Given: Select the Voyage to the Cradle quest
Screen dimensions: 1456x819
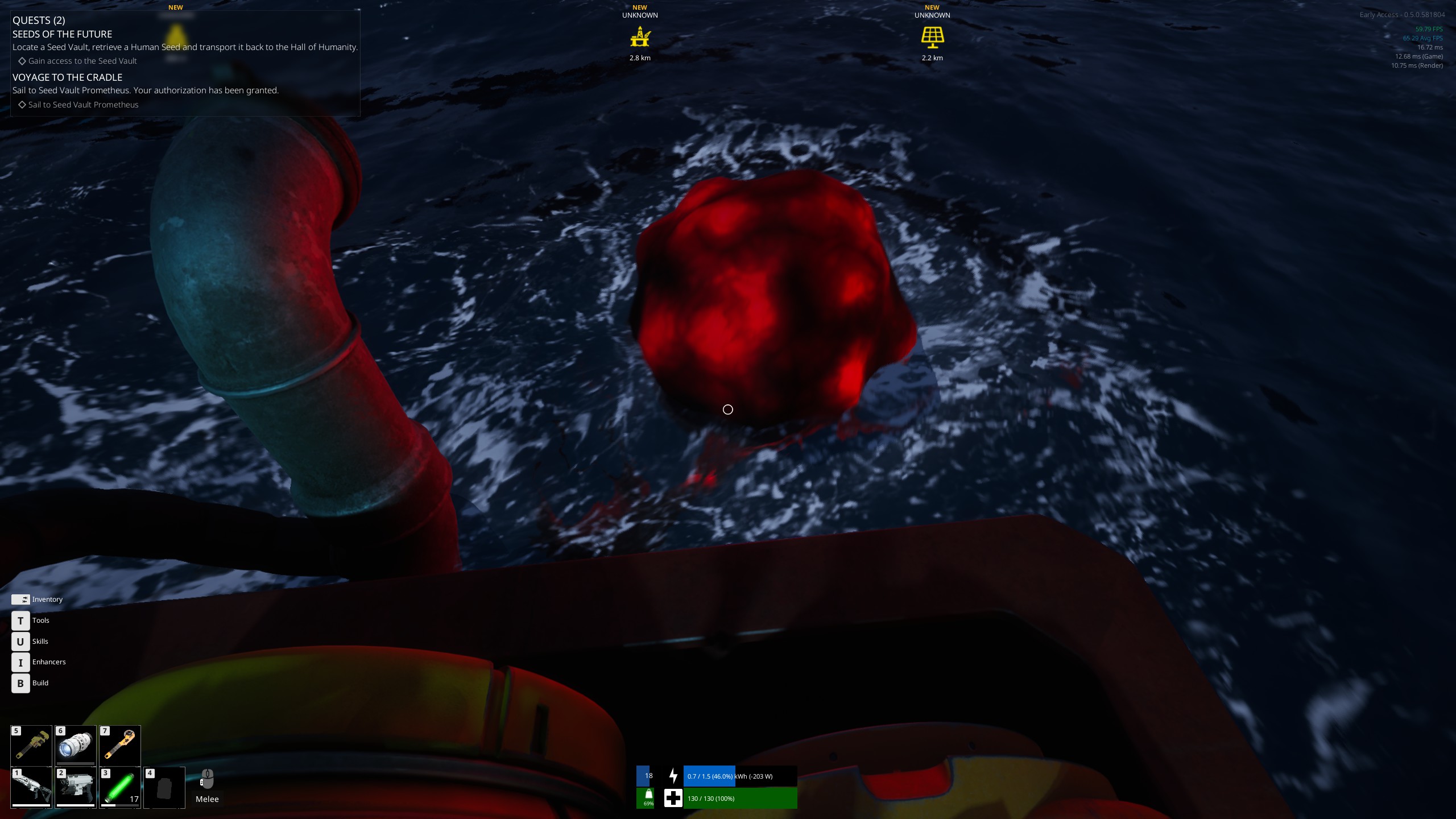Looking at the screenshot, I should (x=68, y=77).
